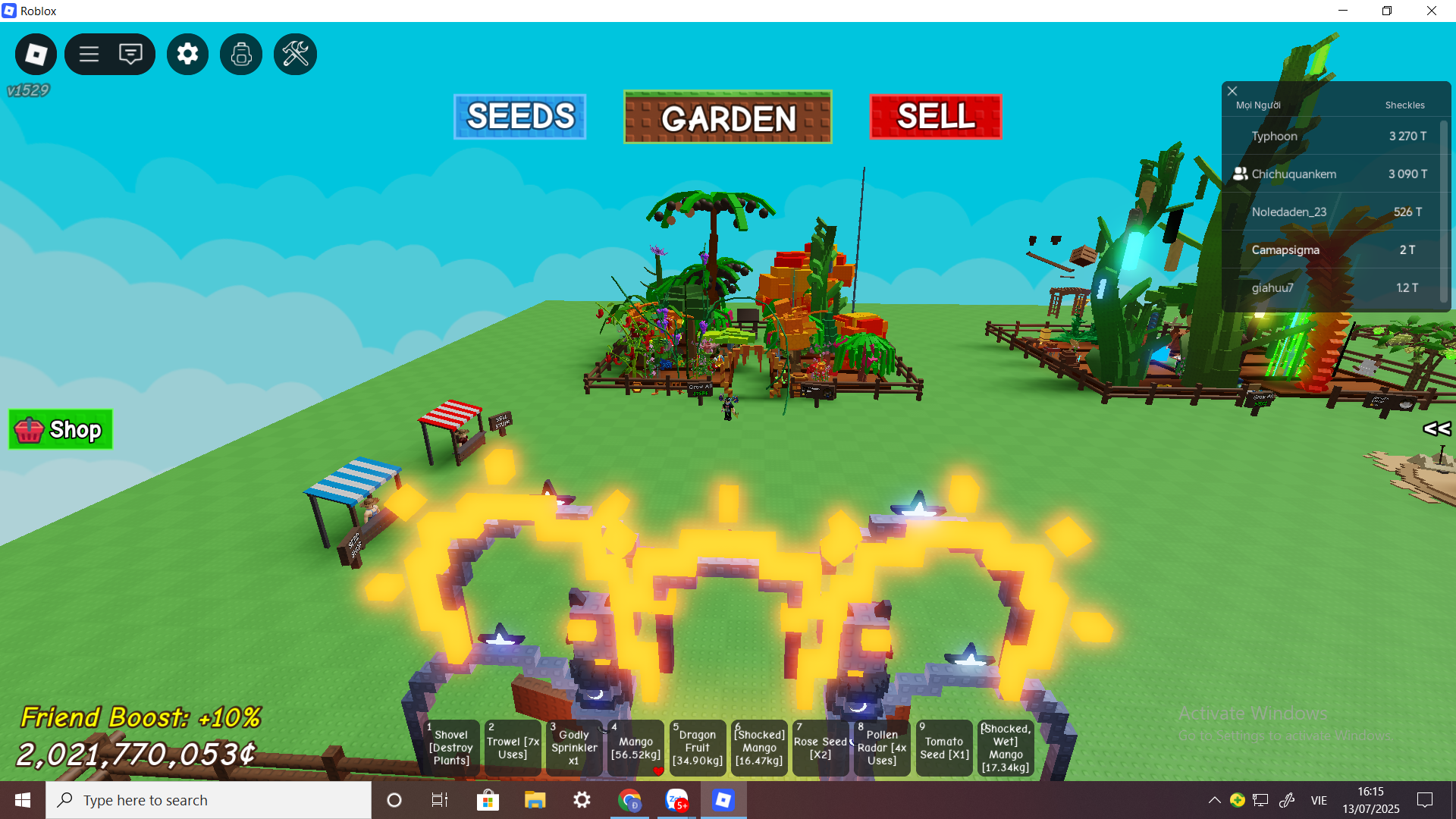Select the Trowel hotbar slot

[513, 748]
